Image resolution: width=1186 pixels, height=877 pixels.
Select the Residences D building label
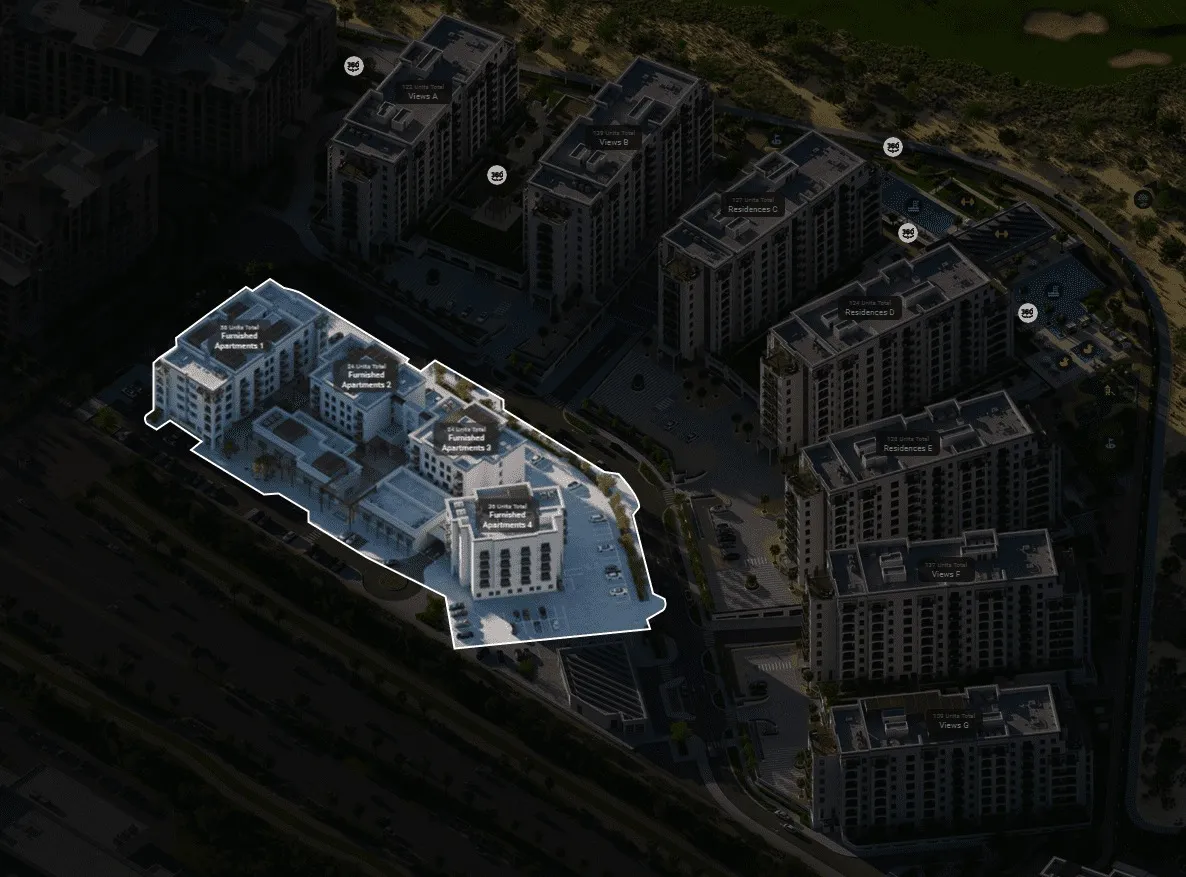coord(870,308)
